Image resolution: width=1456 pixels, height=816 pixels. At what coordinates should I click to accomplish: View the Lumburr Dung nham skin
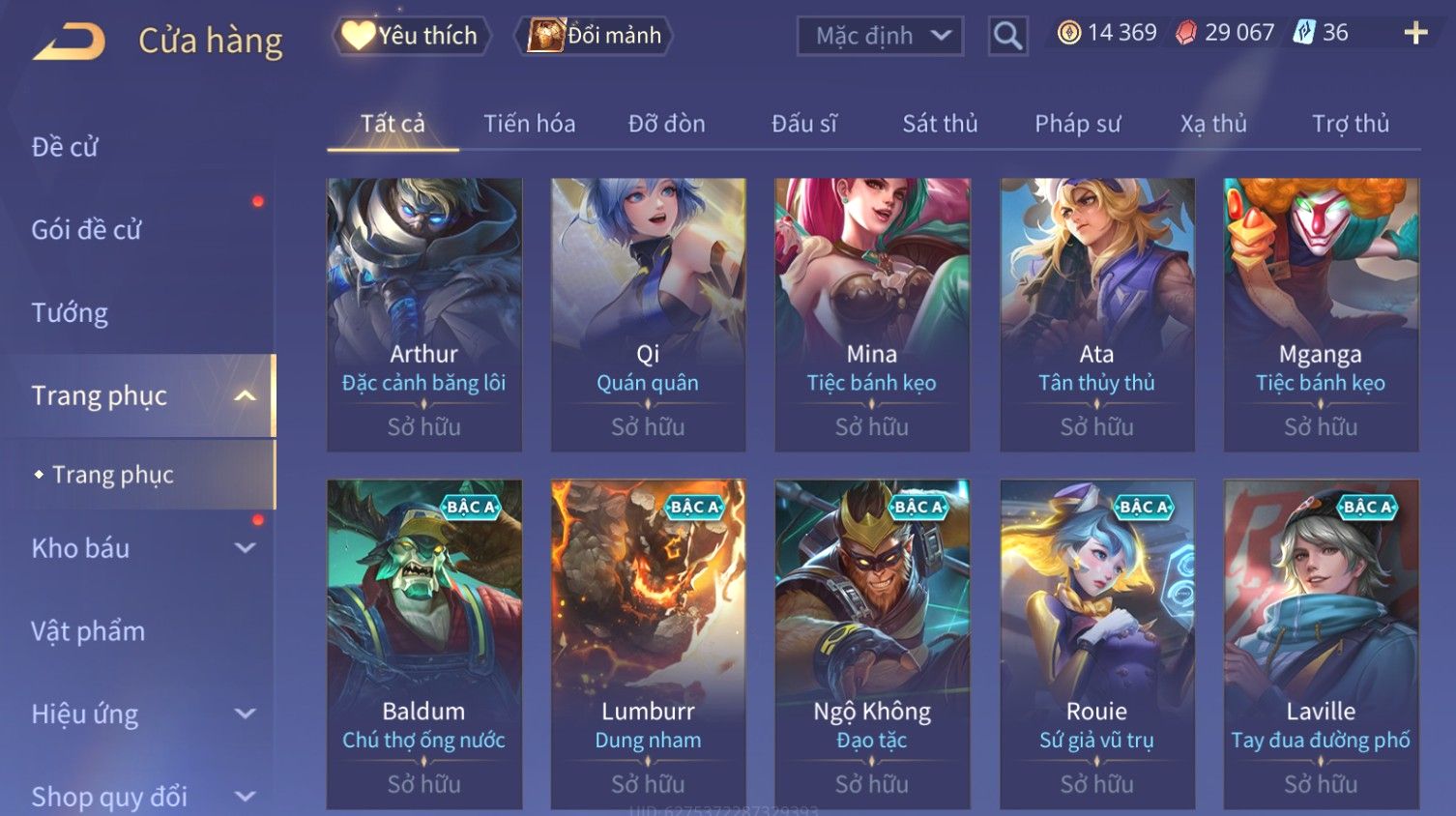pyautogui.click(x=648, y=644)
